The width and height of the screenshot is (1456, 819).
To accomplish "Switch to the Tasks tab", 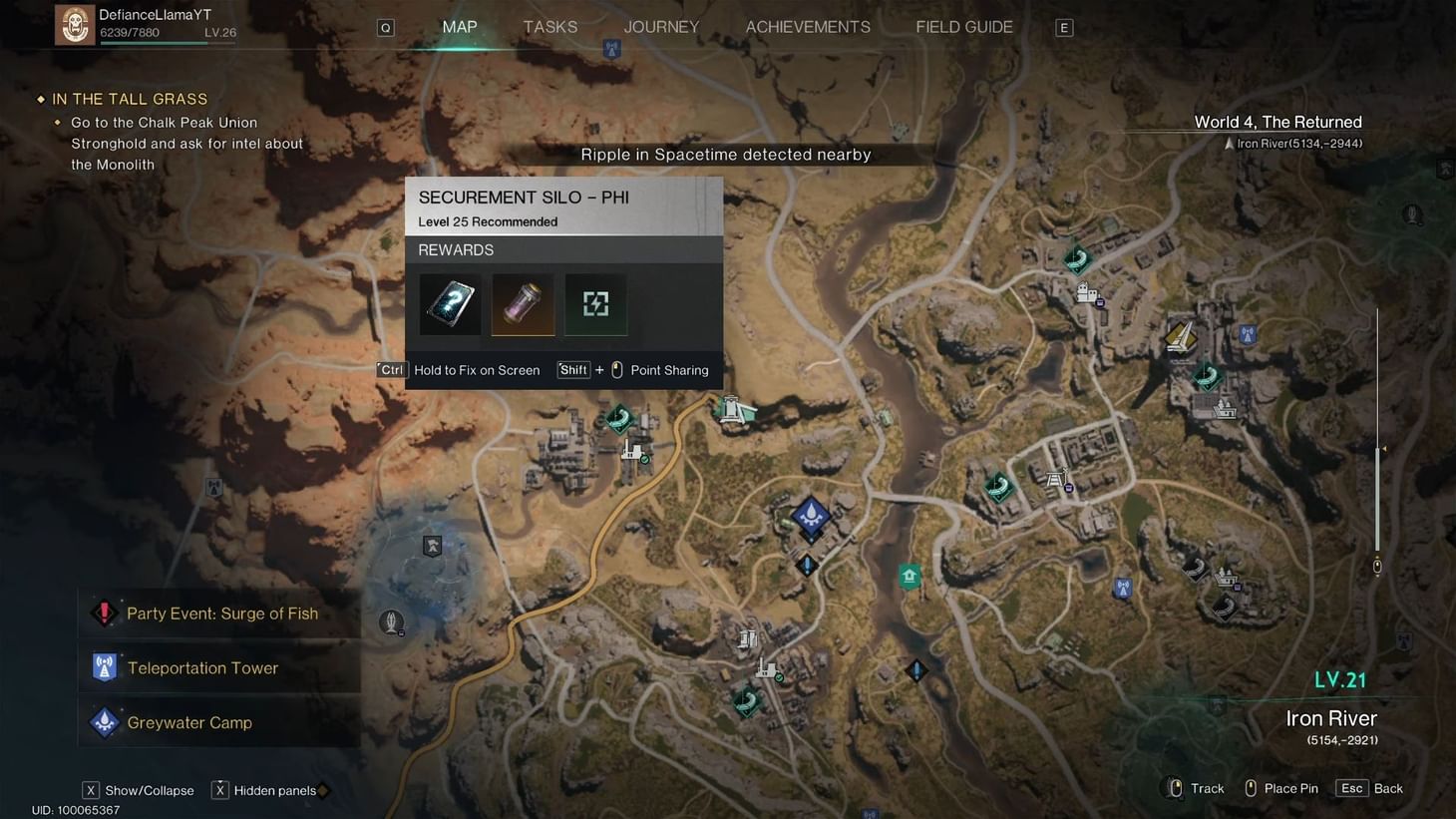I will (549, 27).
